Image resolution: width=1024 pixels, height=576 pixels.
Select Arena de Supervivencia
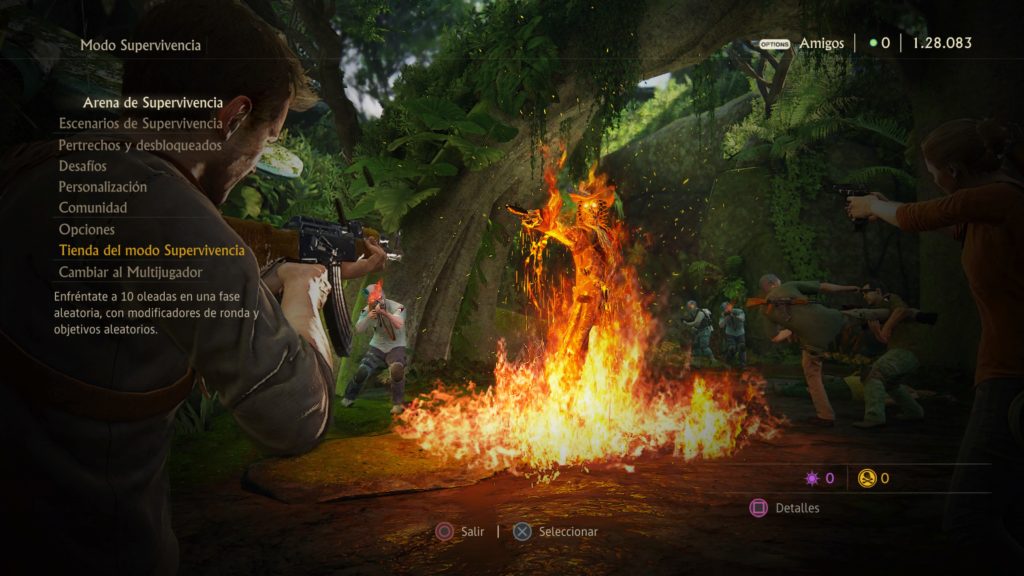coord(152,103)
